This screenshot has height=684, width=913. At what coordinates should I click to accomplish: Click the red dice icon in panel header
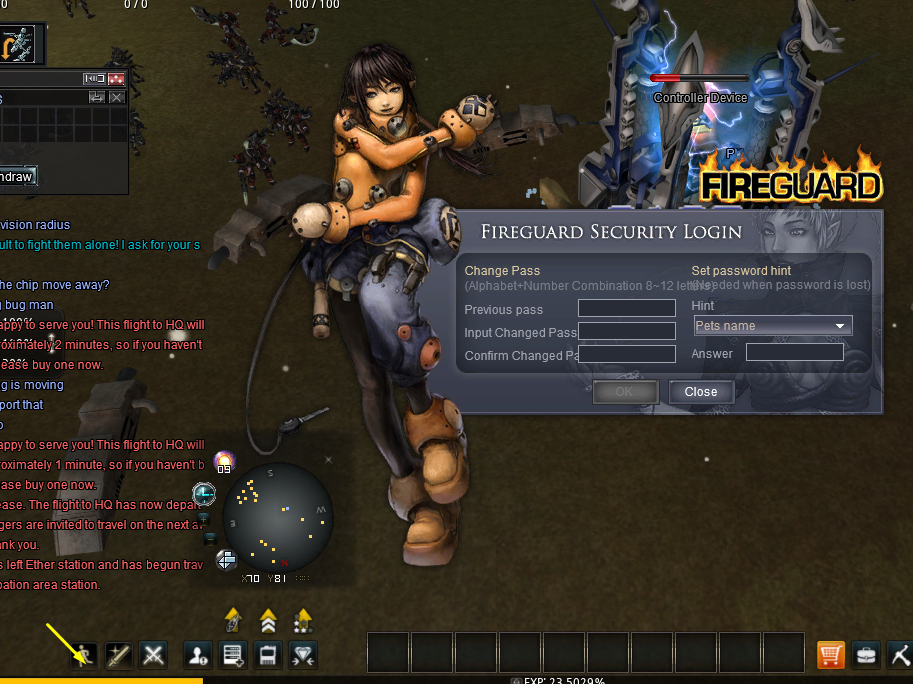(117, 79)
